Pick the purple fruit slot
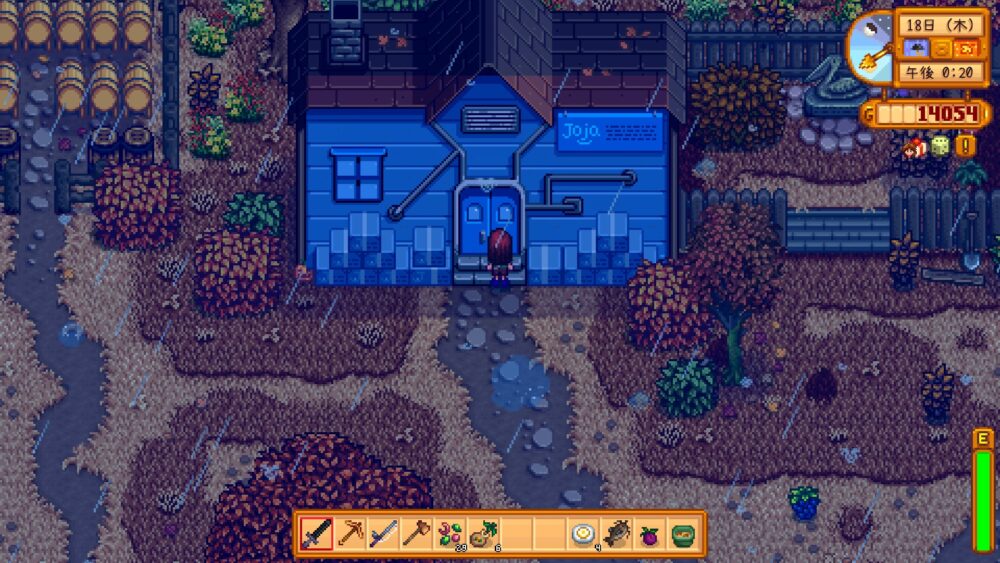 [649, 534]
